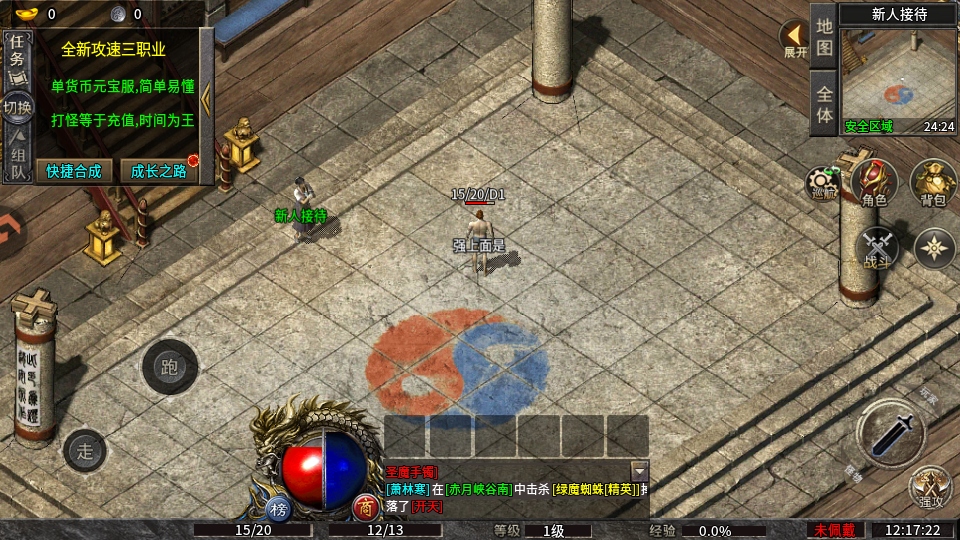Activate 强攻 forced attack button
This screenshot has width=960, height=540.
[x=931, y=489]
